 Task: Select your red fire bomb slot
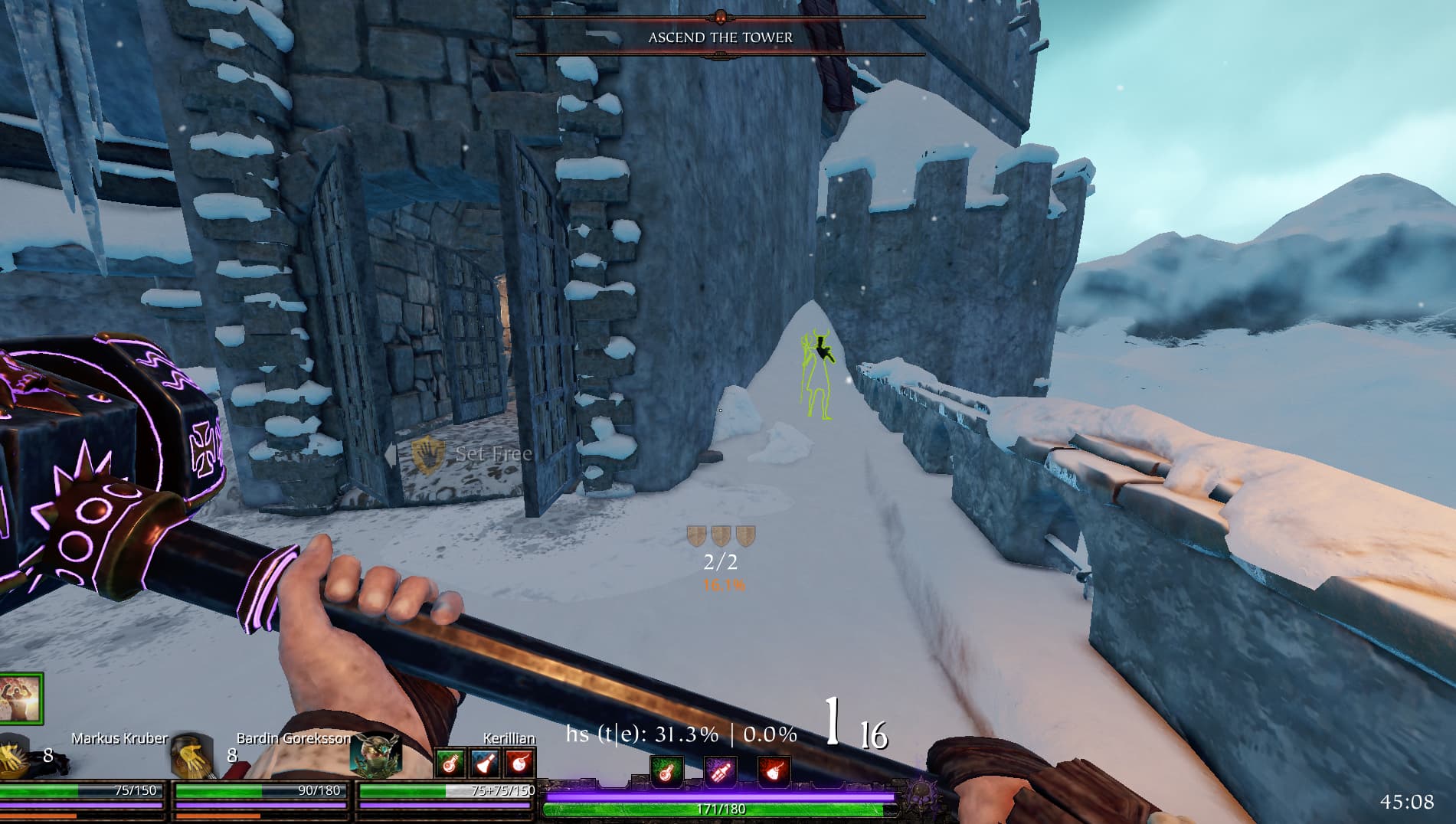[x=774, y=771]
